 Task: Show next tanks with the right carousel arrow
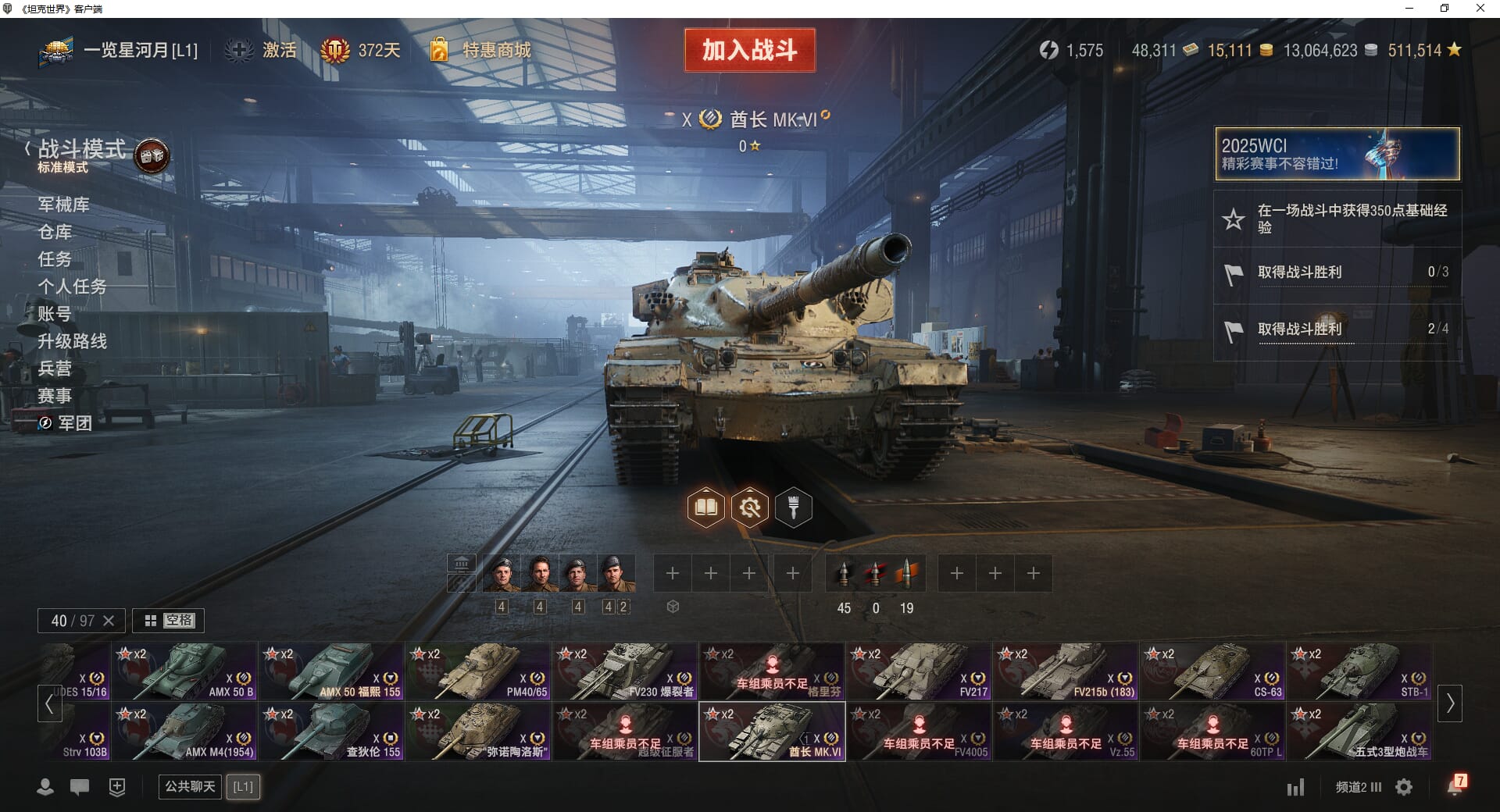point(1450,703)
